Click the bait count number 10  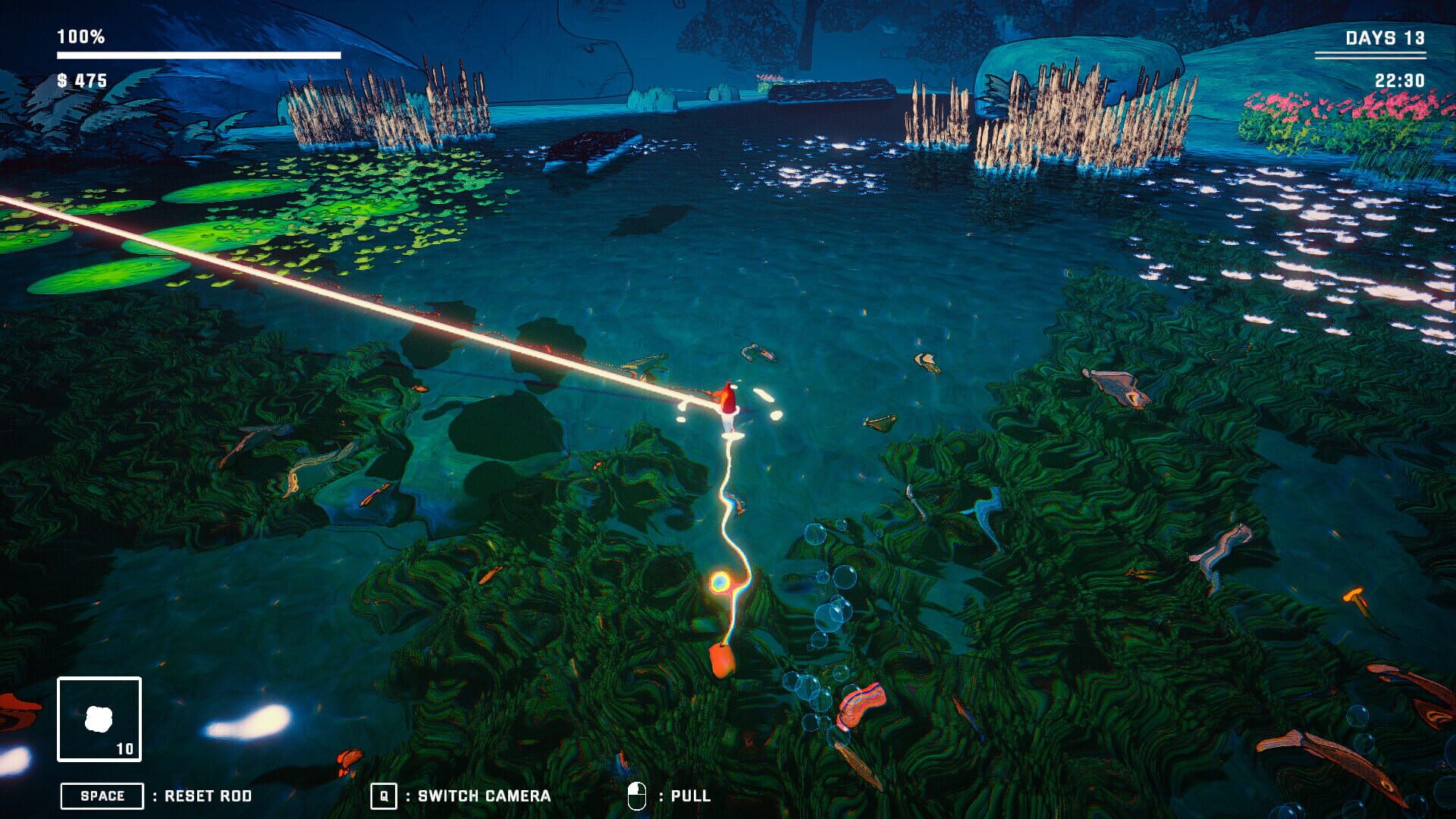click(x=126, y=747)
